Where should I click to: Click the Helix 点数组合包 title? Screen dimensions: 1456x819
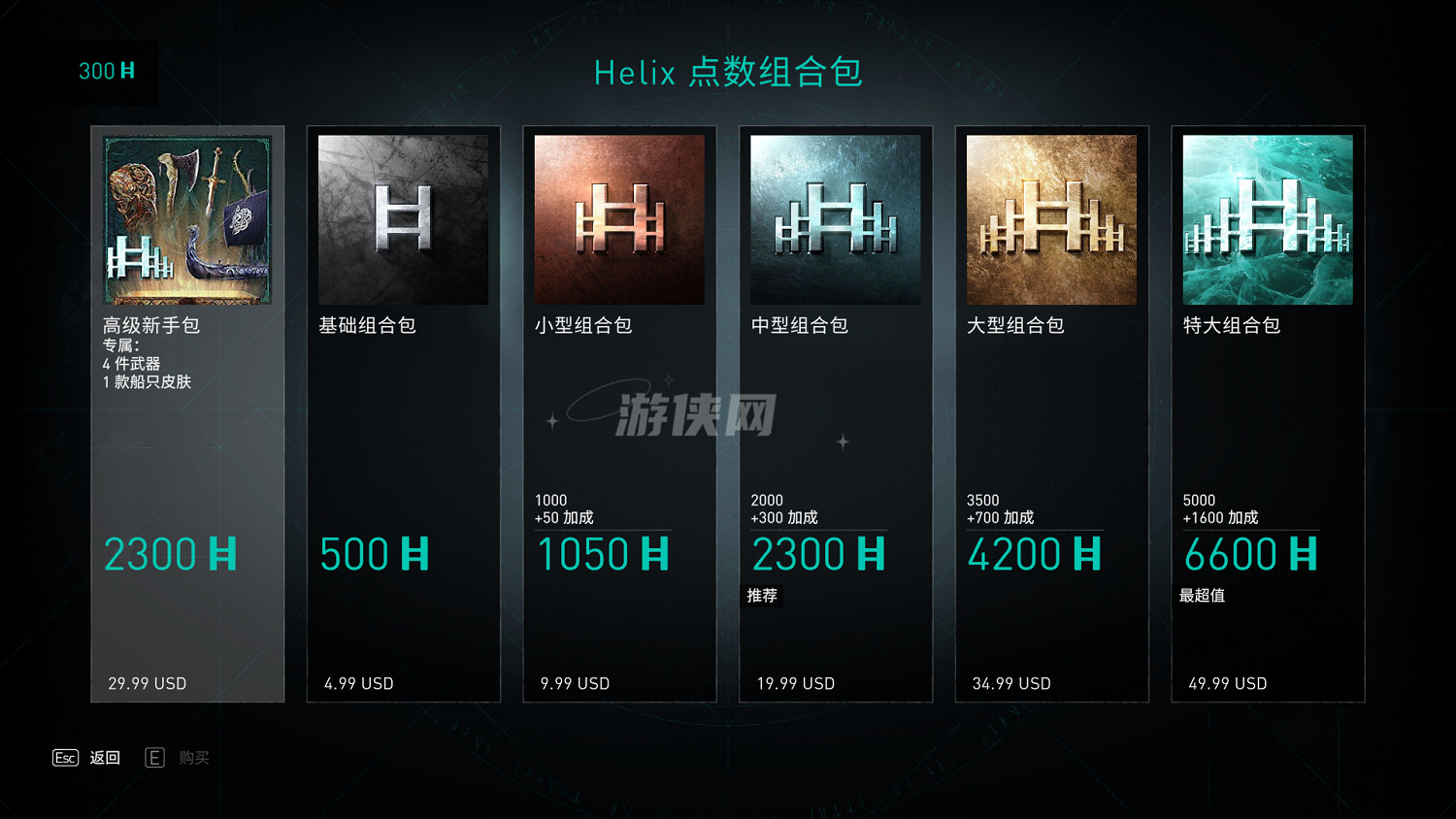[728, 73]
